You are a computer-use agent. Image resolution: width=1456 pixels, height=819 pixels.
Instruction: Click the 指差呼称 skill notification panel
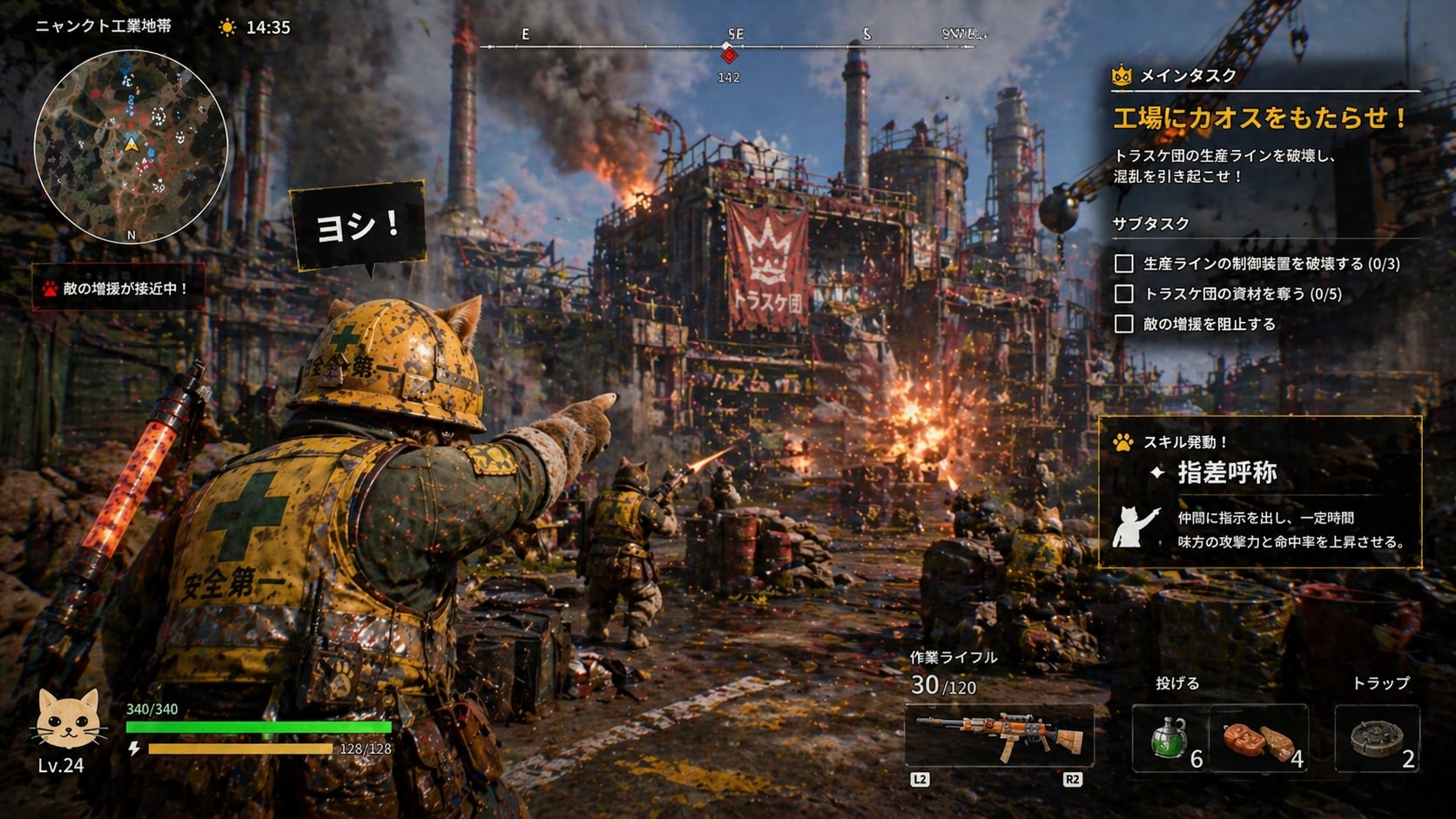pos(1260,493)
